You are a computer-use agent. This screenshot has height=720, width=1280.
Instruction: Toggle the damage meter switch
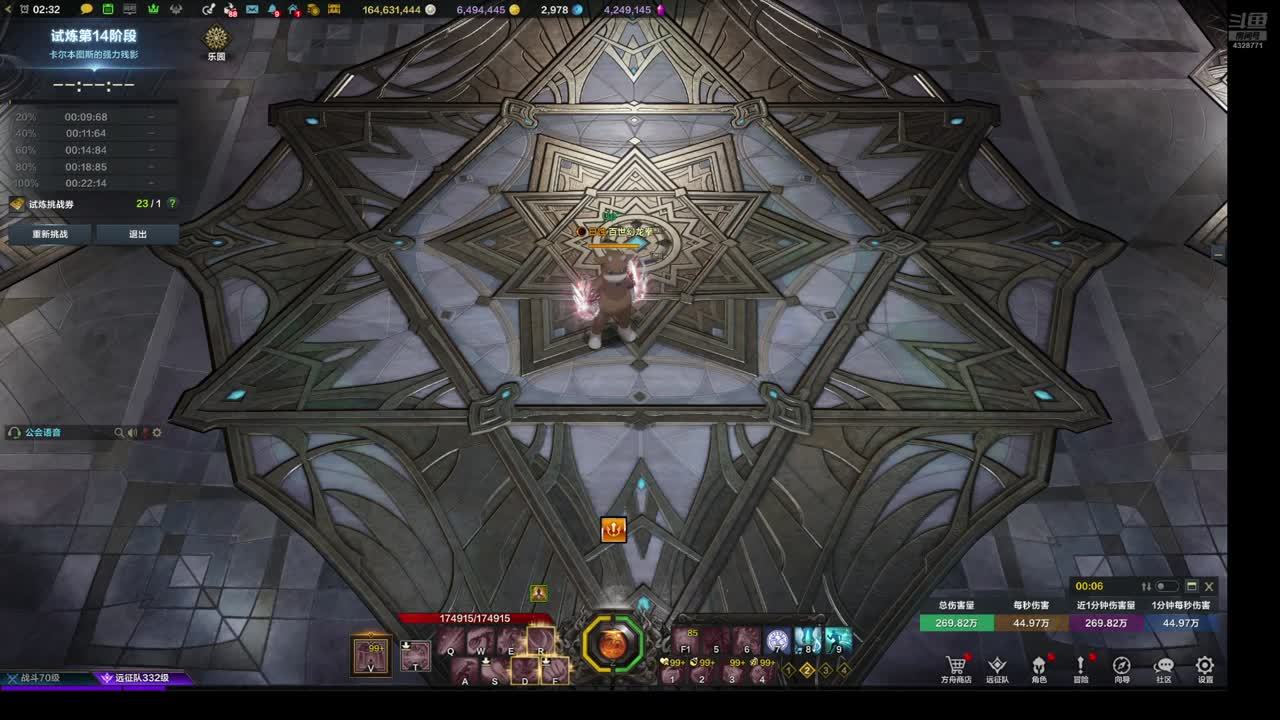(1166, 587)
